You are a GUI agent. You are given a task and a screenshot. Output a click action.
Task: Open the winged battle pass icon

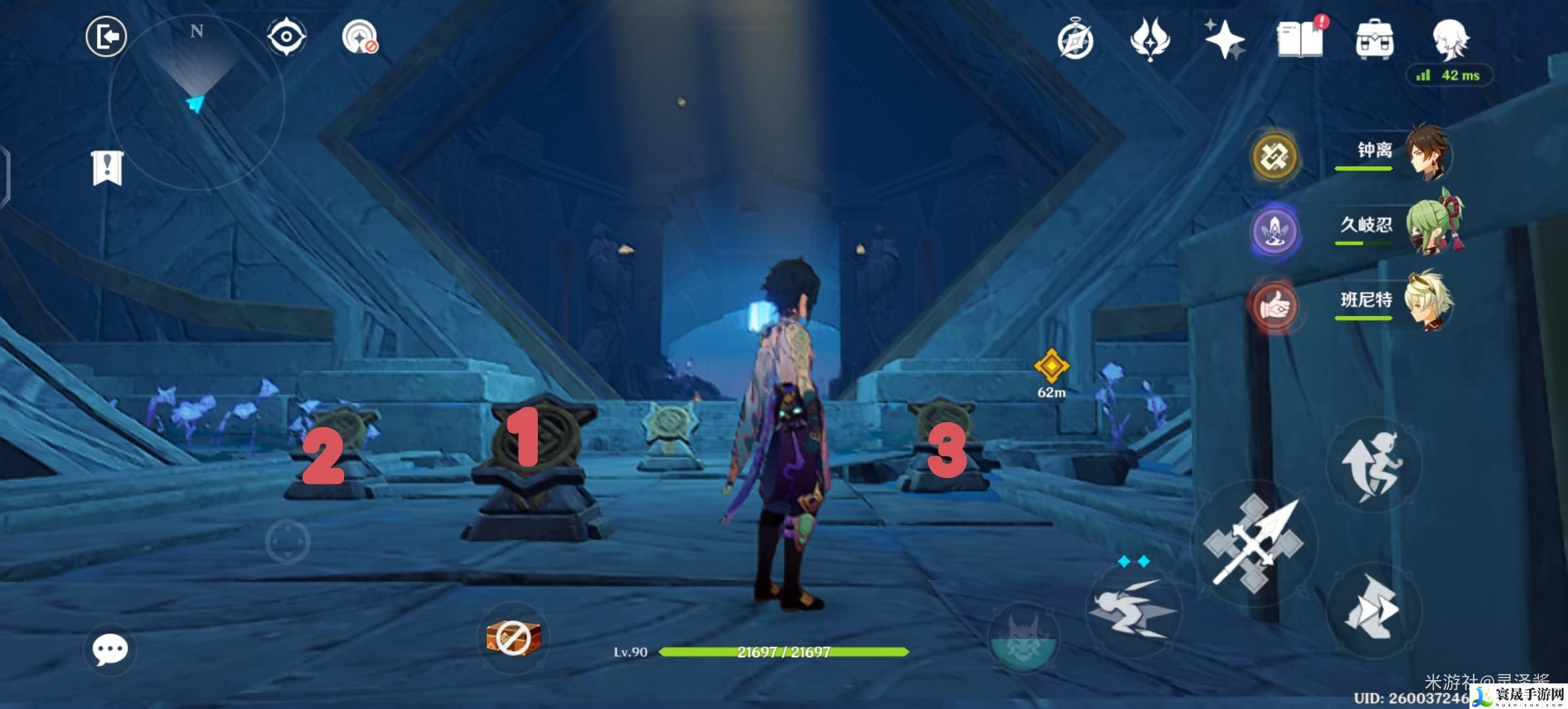(1150, 39)
